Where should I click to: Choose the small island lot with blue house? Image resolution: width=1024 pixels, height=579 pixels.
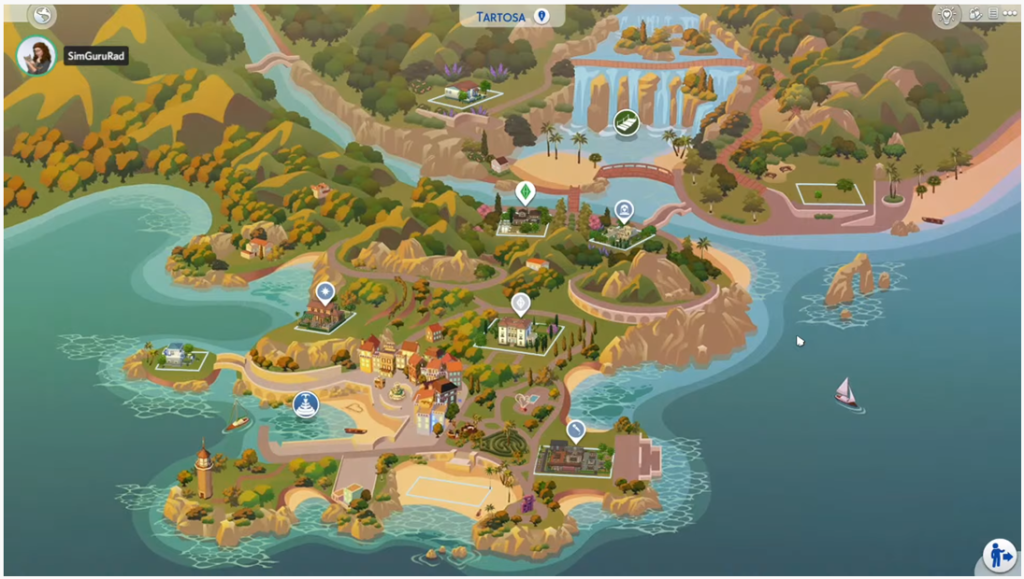click(180, 358)
